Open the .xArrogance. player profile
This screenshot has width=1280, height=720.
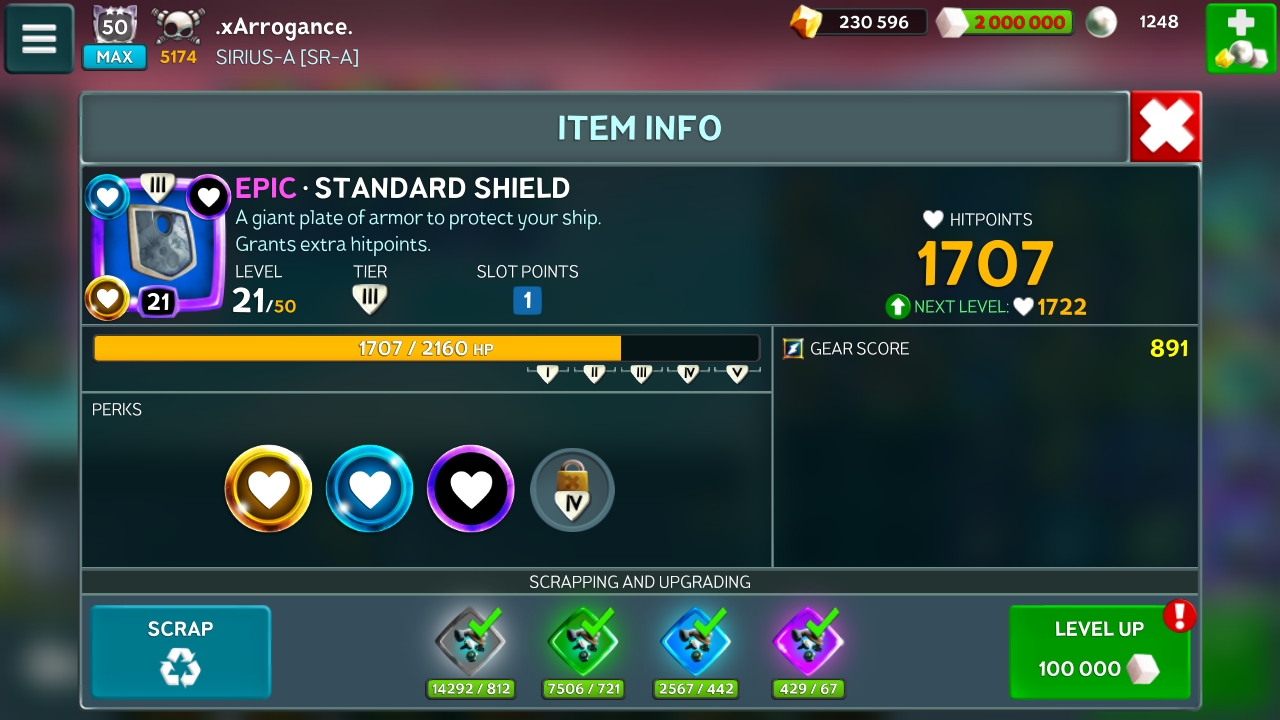(284, 27)
